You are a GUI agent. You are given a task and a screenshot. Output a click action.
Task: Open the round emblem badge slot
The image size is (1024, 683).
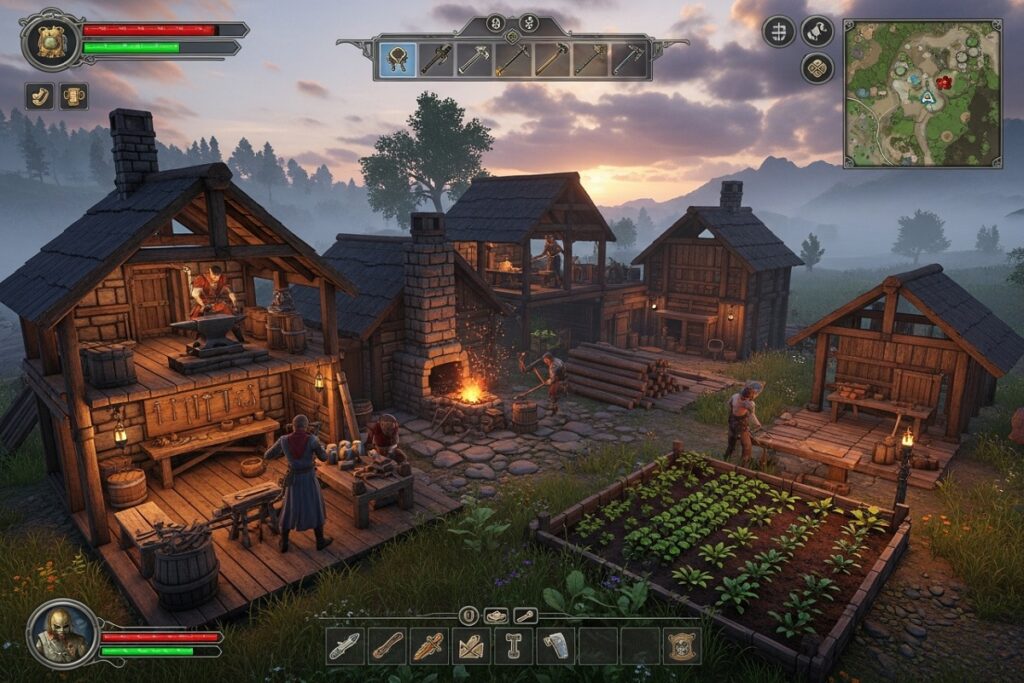(x=681, y=646)
